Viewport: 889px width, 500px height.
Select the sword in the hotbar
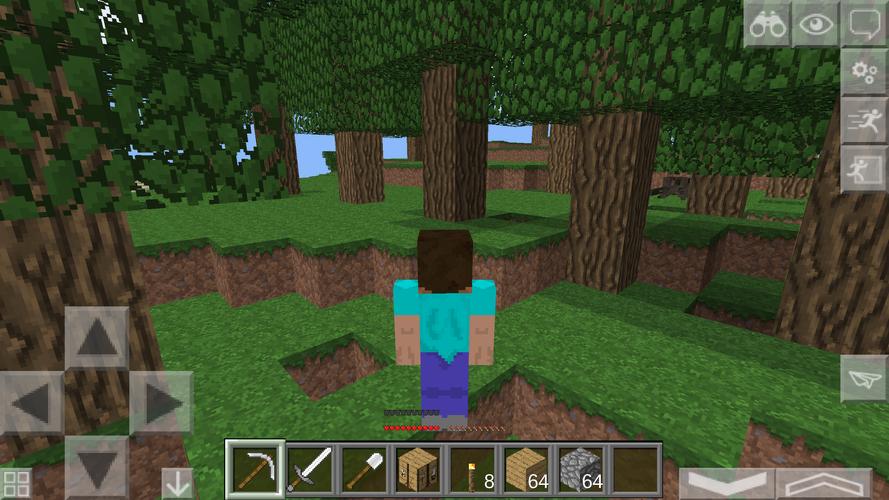(x=309, y=468)
